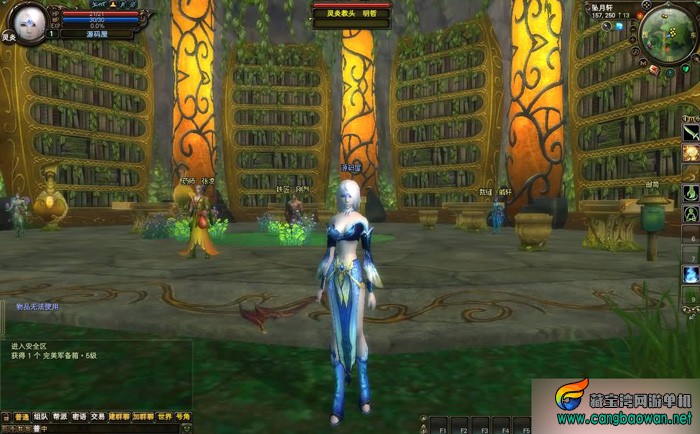
Task: Use the glowing golden skill slot
Action: [x=690, y=153]
